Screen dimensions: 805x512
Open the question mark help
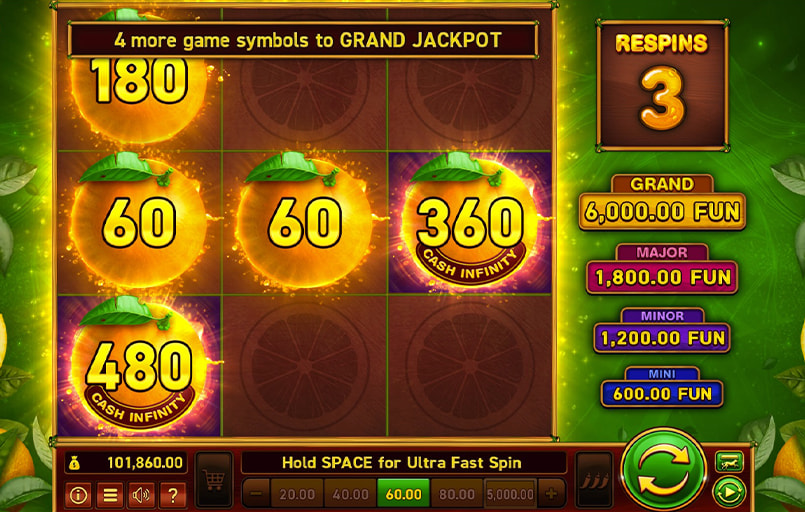172,494
